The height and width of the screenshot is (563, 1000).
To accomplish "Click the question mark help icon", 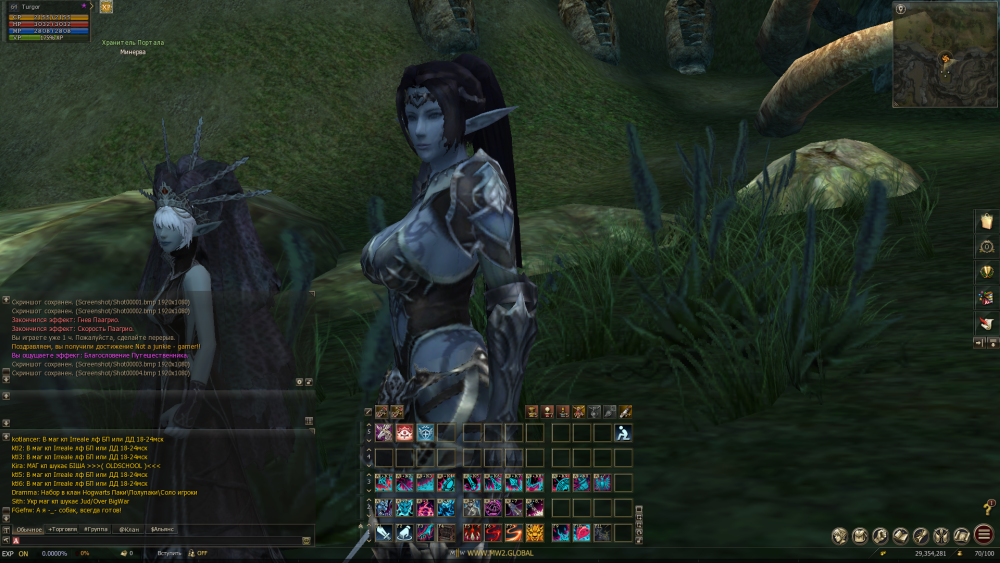I will tap(989, 508).
